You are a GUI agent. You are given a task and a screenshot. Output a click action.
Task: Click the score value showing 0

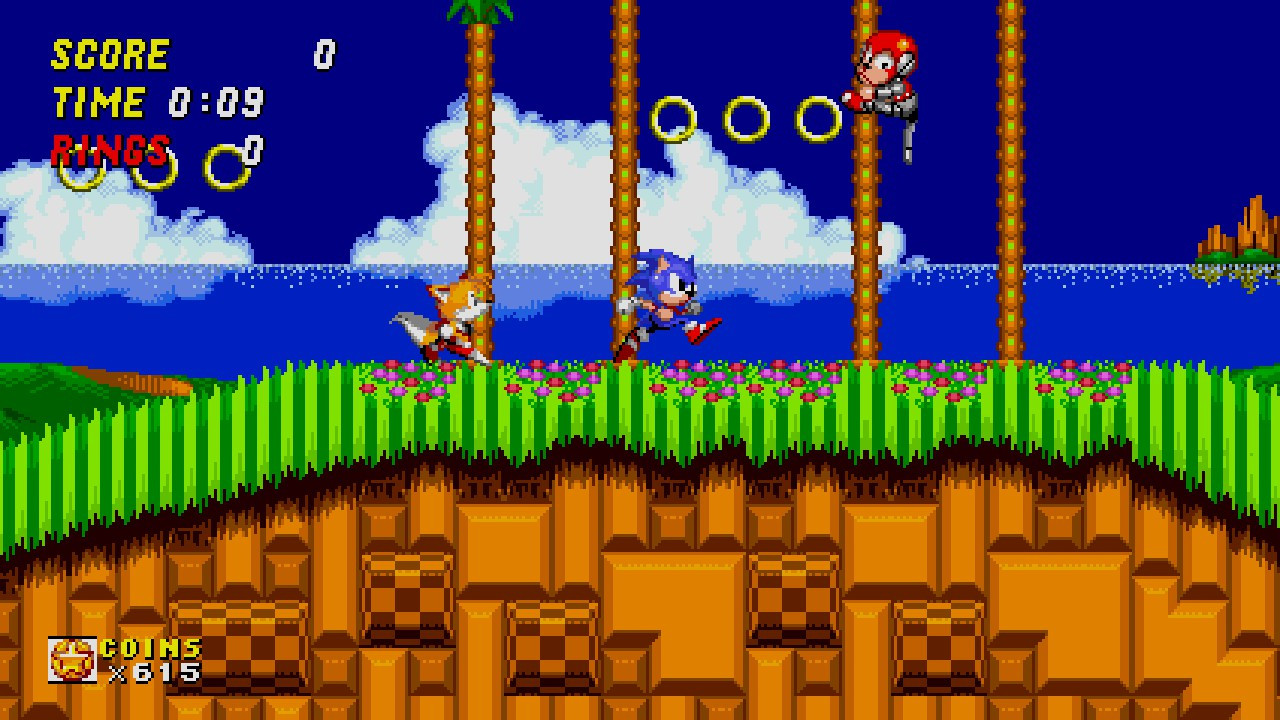(x=325, y=52)
